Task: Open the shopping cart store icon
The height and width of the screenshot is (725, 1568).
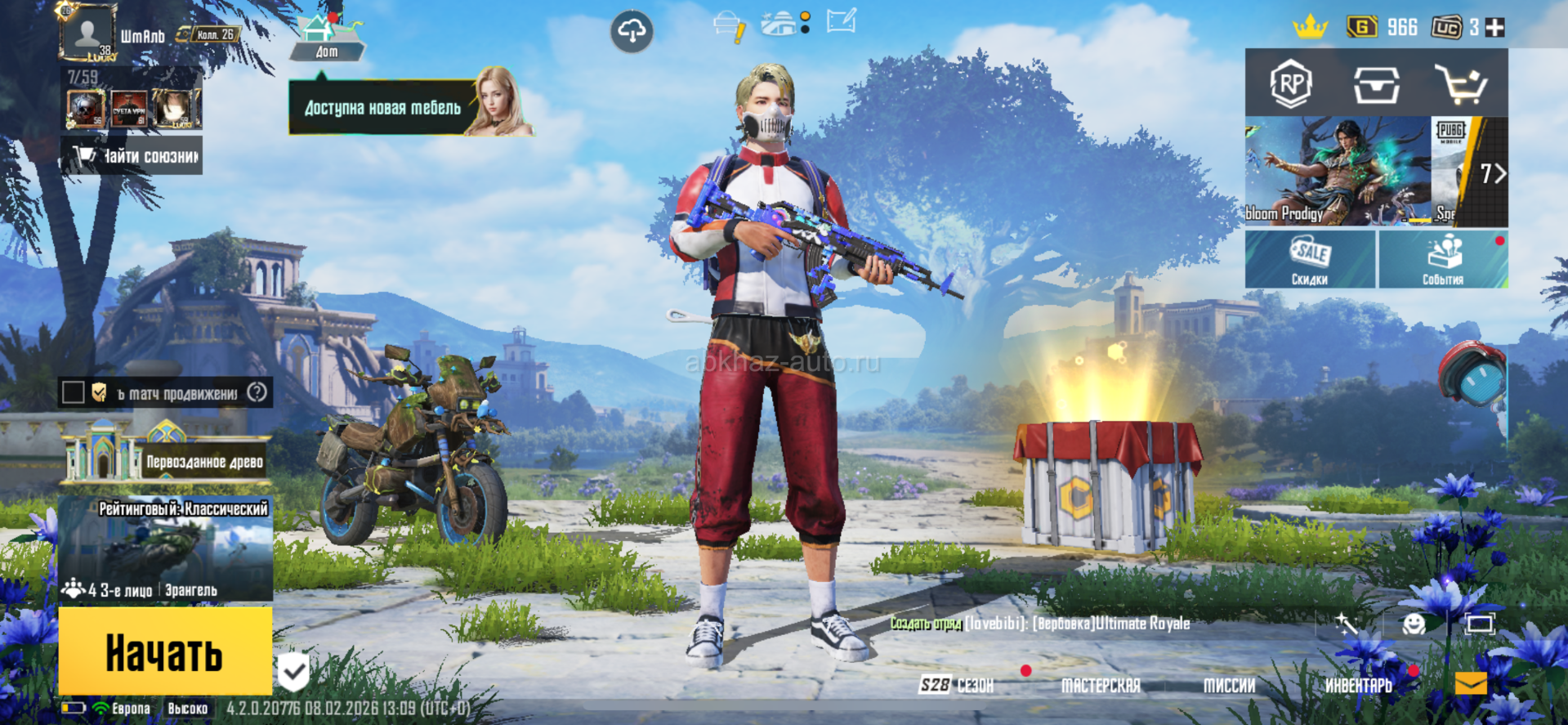Action: [1462, 83]
